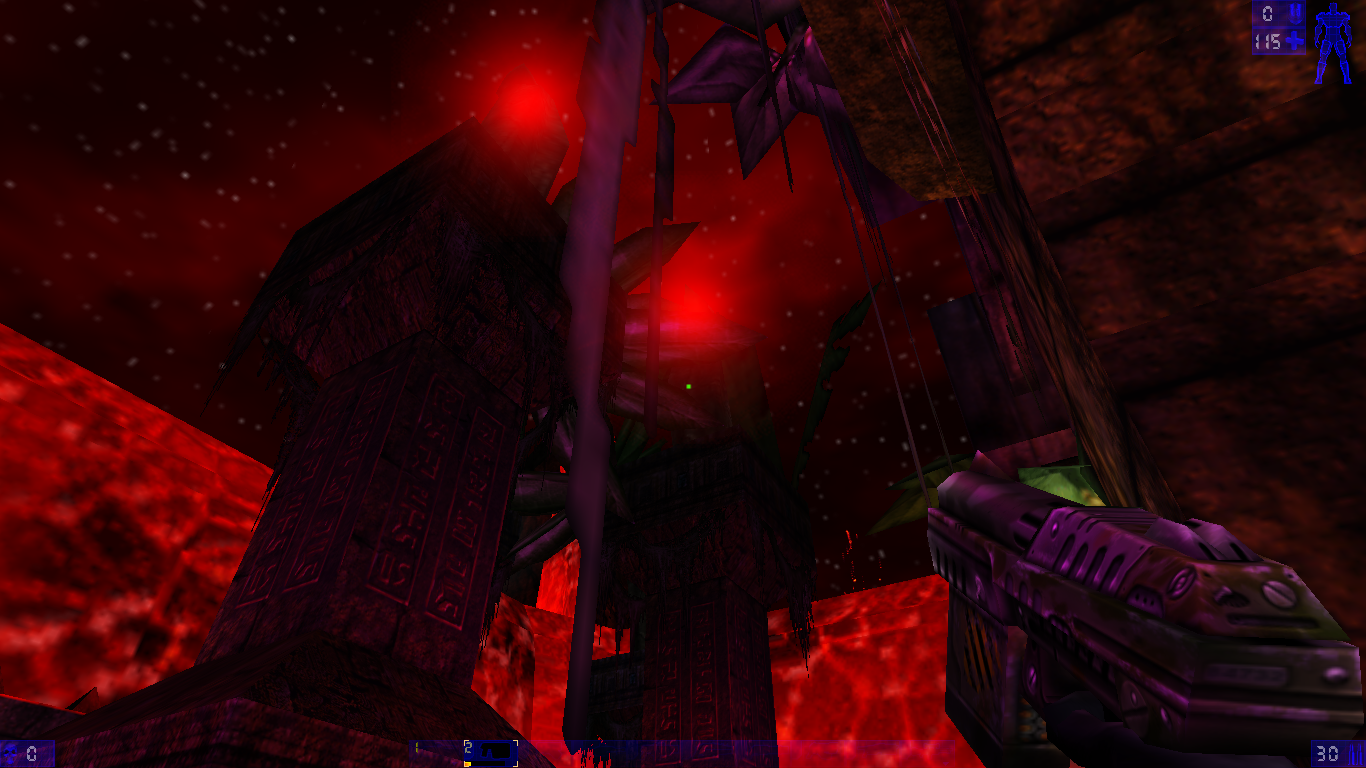Viewport: 1366px width, 768px height.
Task: Click the yellow ammo gauge under the weapon slot
Action: tap(470, 764)
